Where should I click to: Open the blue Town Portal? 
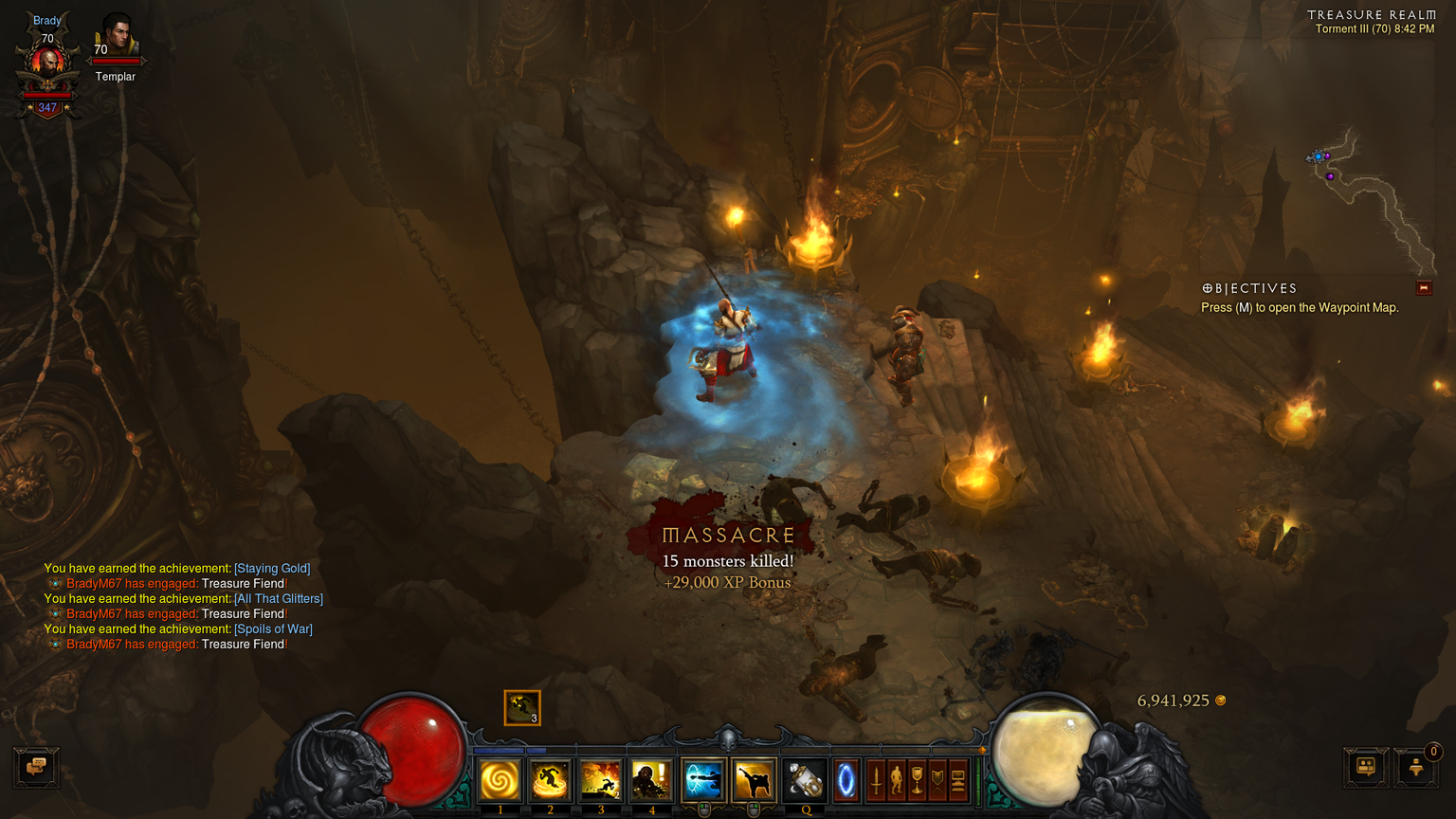(846, 780)
